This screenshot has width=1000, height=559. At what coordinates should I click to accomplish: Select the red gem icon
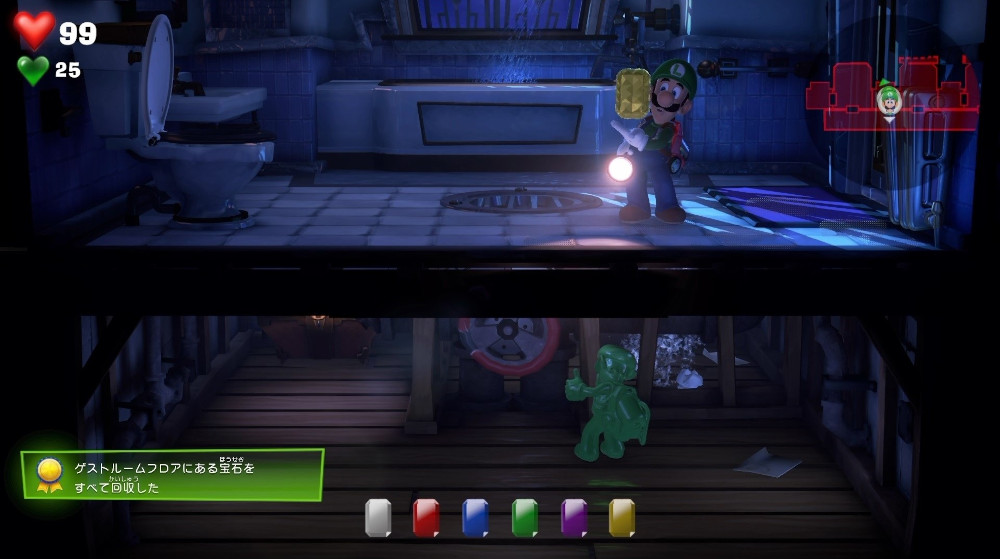point(426,517)
